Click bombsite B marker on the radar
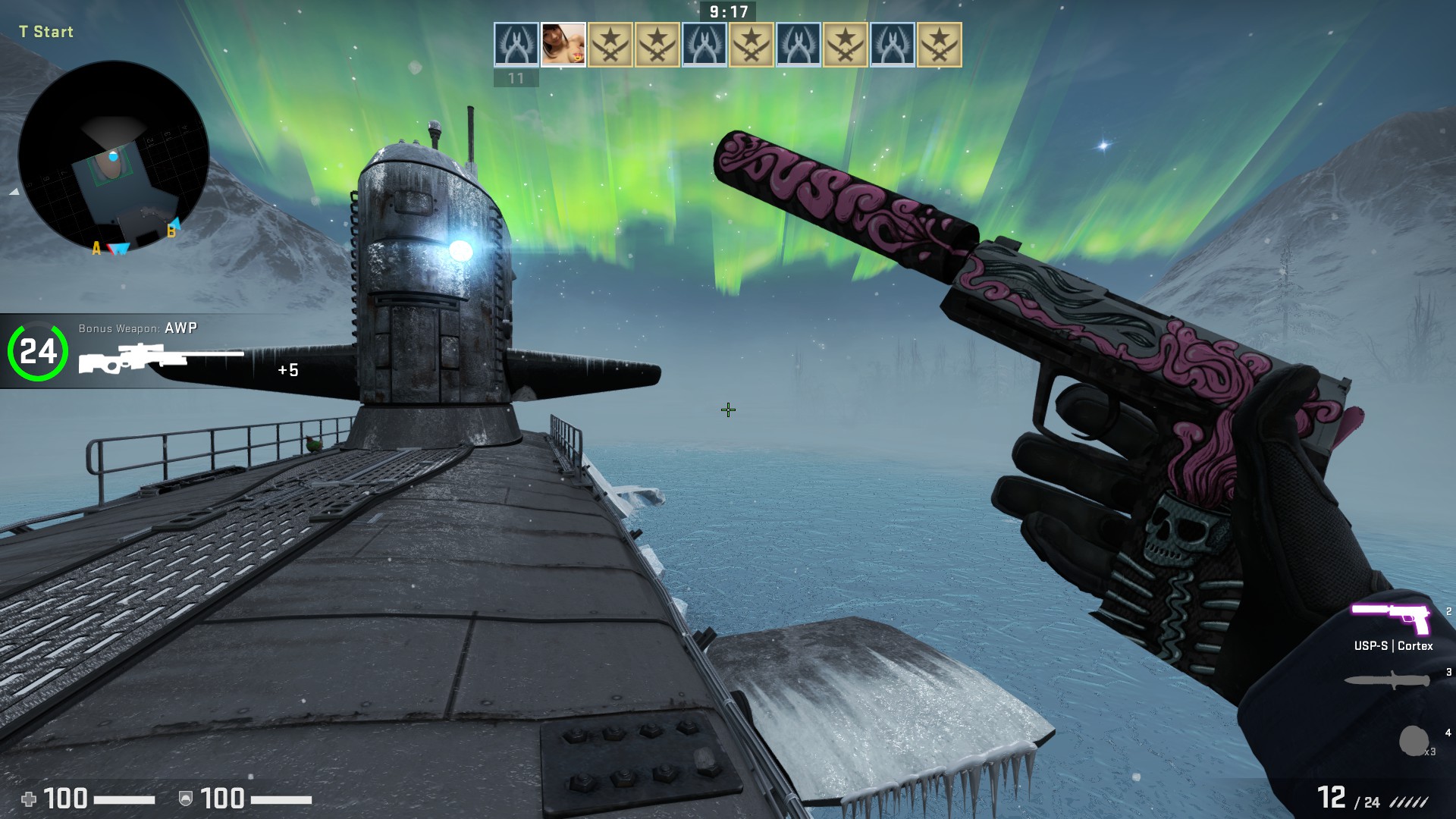Image resolution: width=1456 pixels, height=819 pixels. click(171, 231)
